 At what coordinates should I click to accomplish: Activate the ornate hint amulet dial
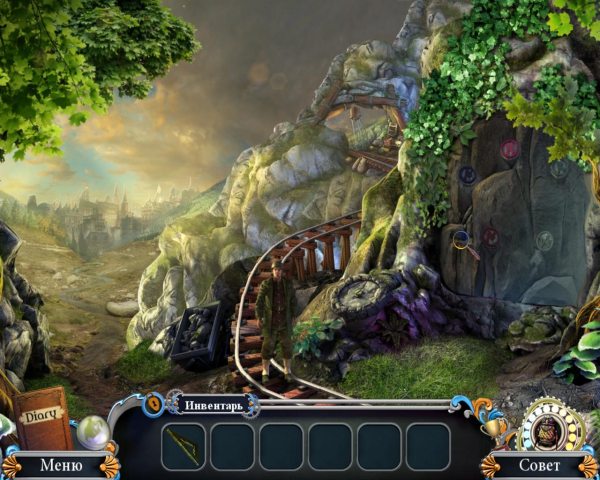[546, 424]
